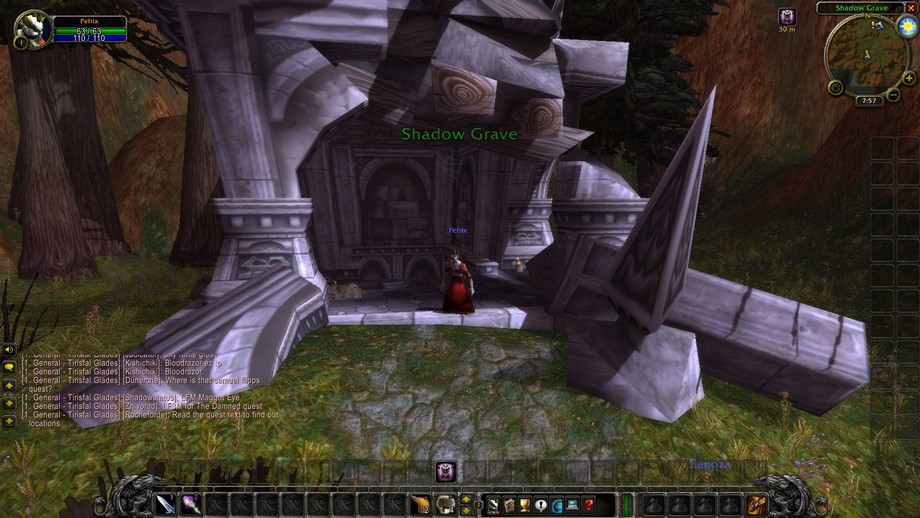Open the spellbook micro button
Screen dimensions: 920x518
coord(509,504)
